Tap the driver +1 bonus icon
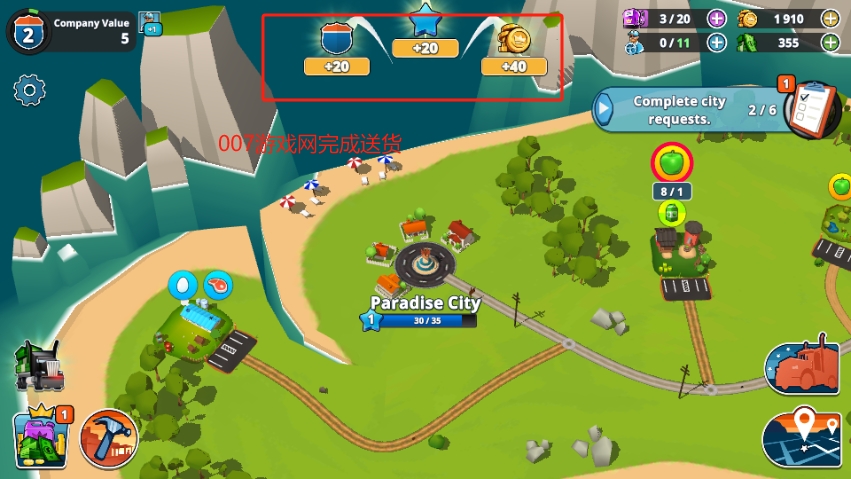851x479 pixels. pyautogui.click(x=150, y=22)
